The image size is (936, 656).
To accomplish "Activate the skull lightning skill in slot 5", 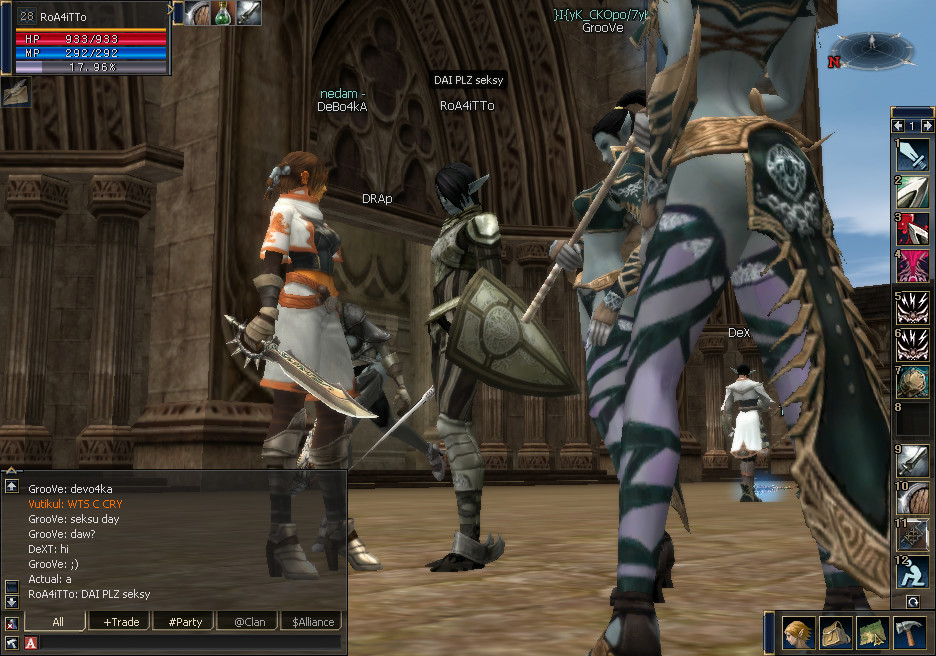I will click(x=912, y=304).
